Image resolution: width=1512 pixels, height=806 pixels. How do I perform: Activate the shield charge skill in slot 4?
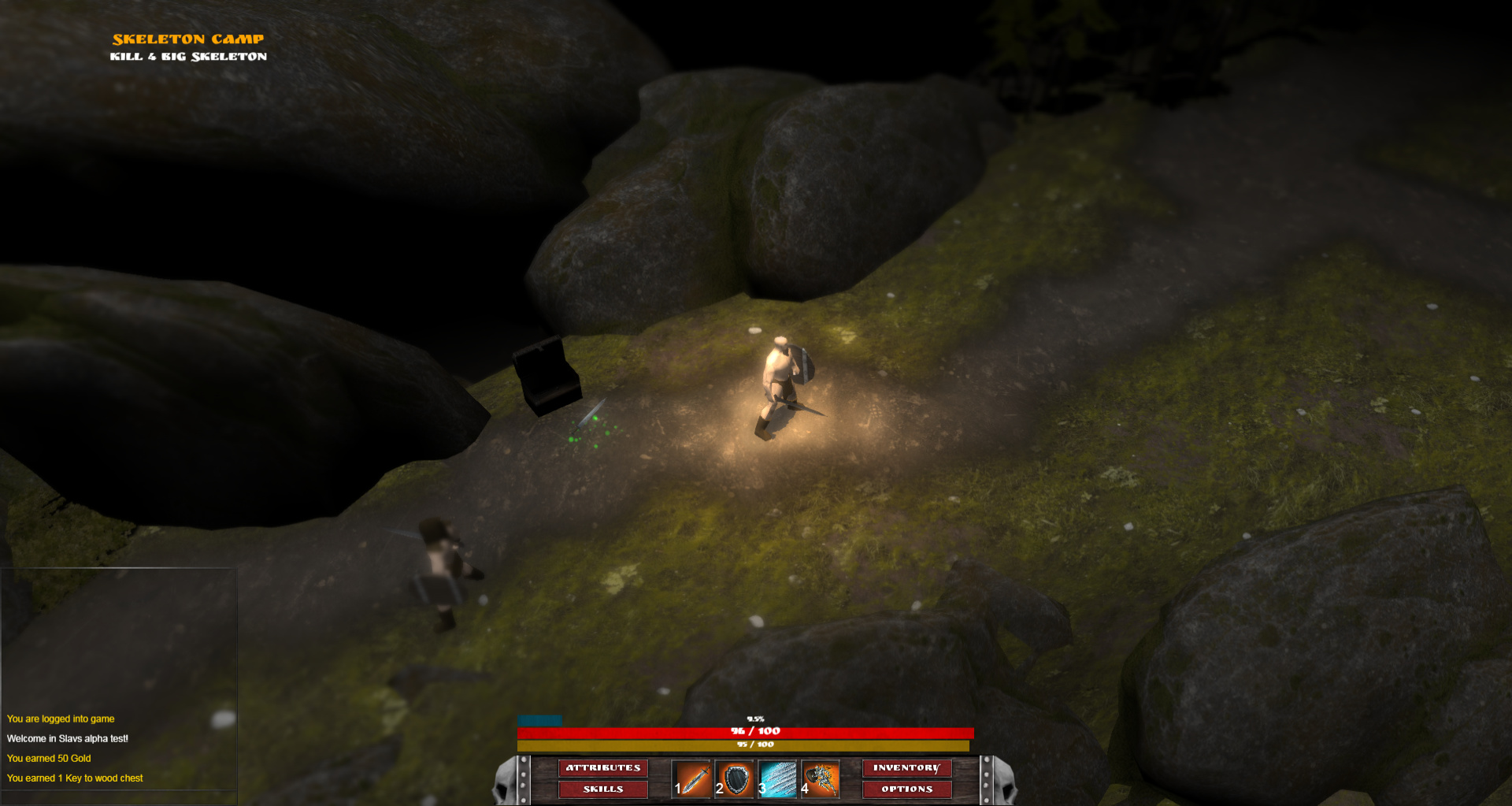821,779
